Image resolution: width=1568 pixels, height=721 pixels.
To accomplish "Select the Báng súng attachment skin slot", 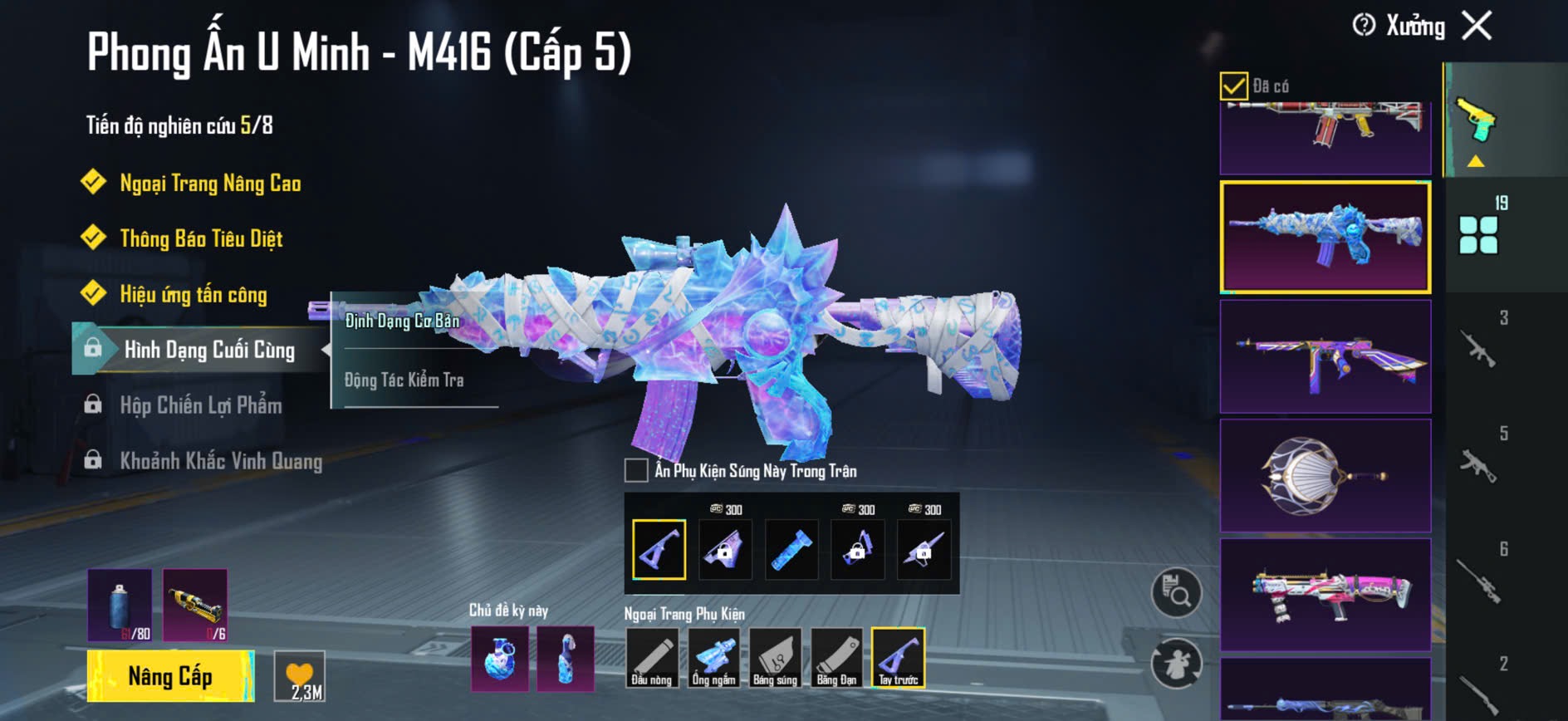I will [x=775, y=658].
